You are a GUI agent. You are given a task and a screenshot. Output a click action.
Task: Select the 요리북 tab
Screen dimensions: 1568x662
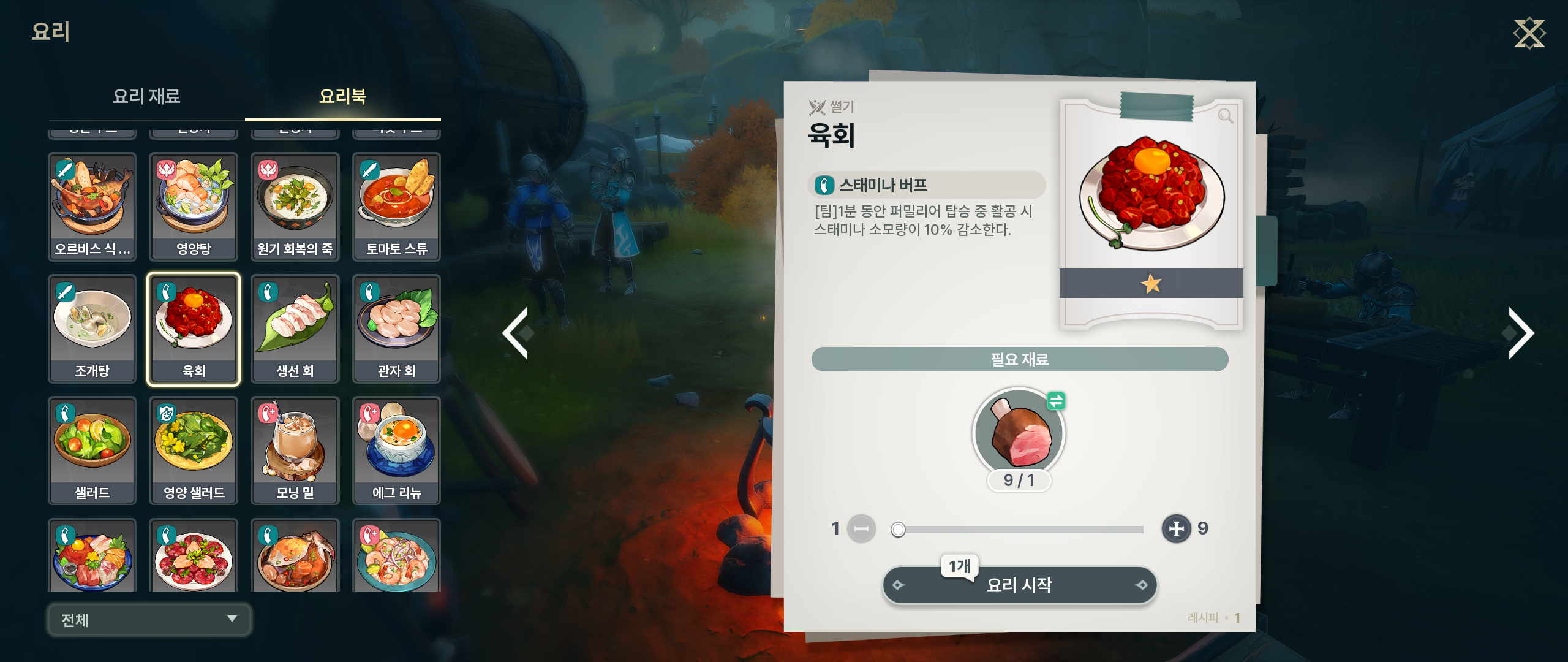(x=342, y=96)
